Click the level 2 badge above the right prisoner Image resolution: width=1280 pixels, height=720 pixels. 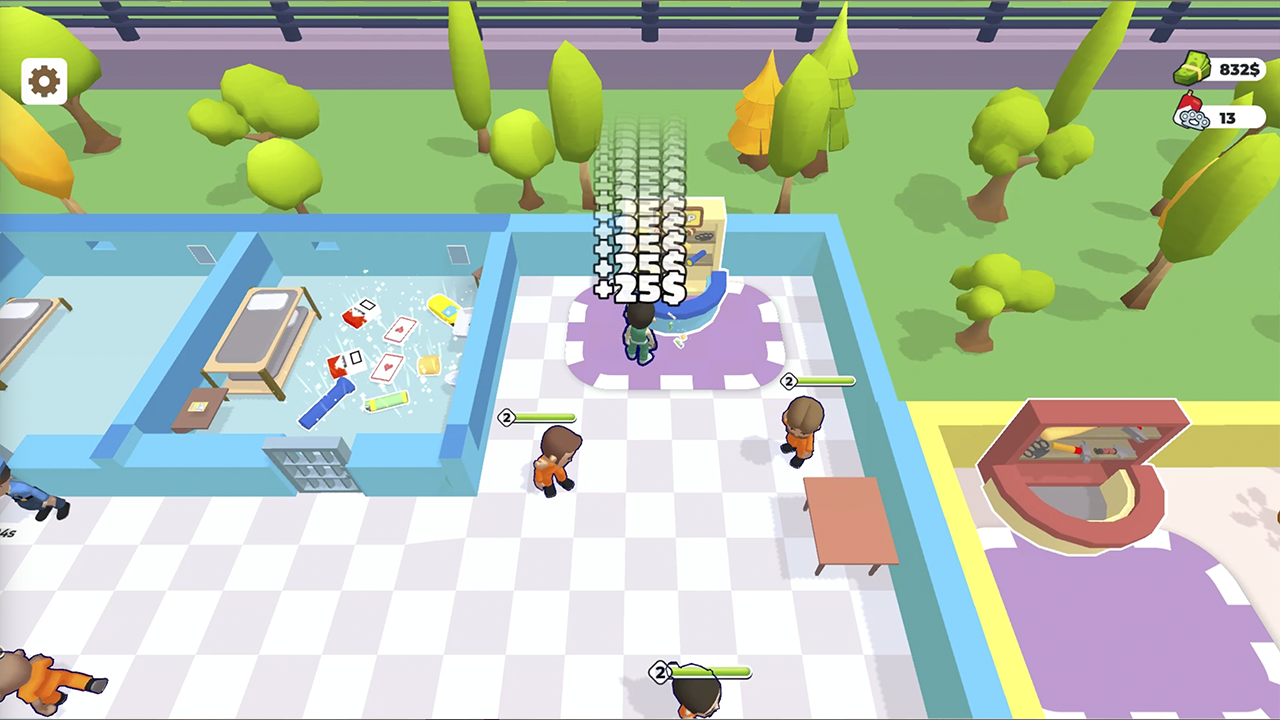[789, 382]
